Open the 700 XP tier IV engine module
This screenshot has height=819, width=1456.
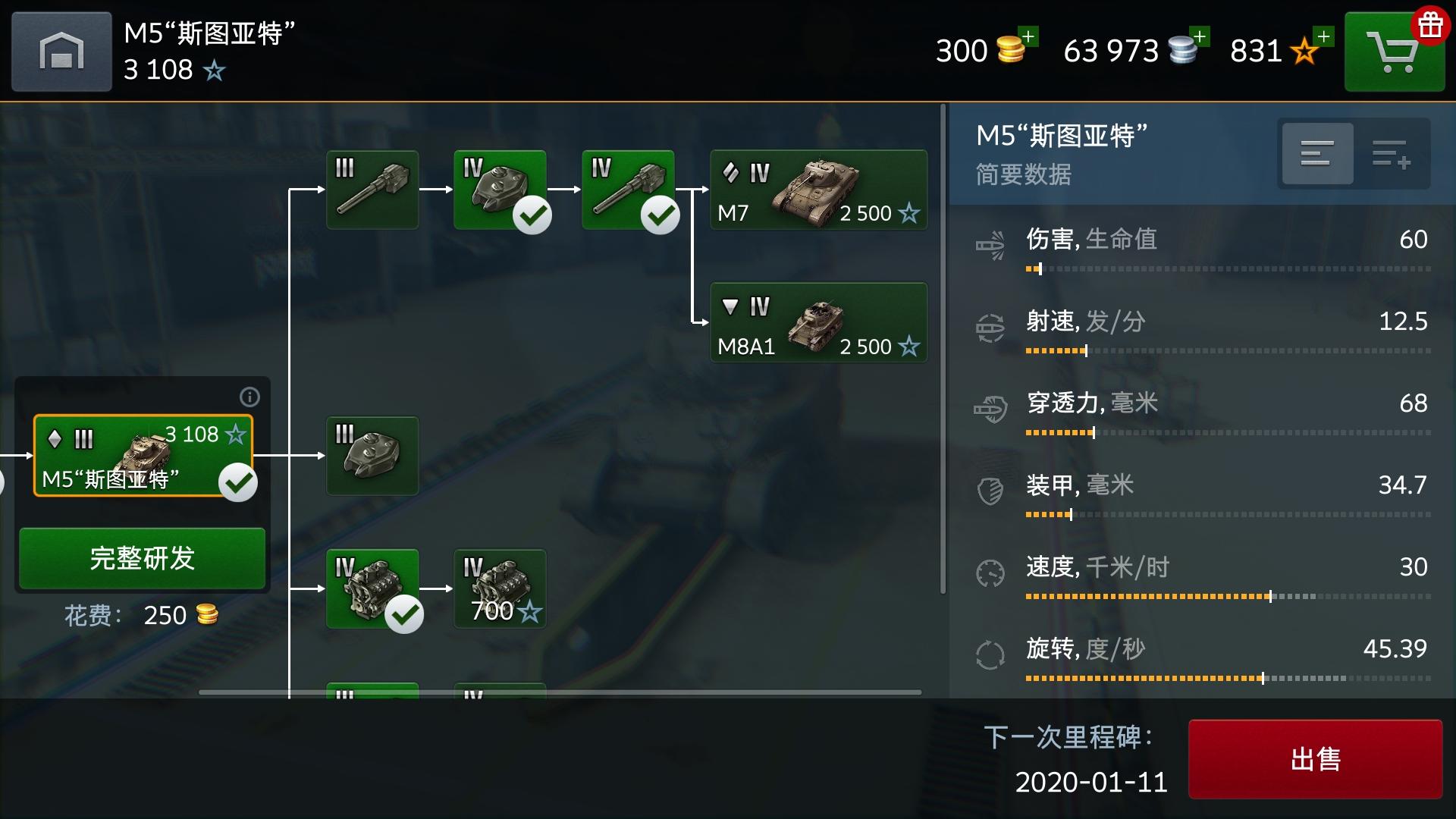pos(500,588)
